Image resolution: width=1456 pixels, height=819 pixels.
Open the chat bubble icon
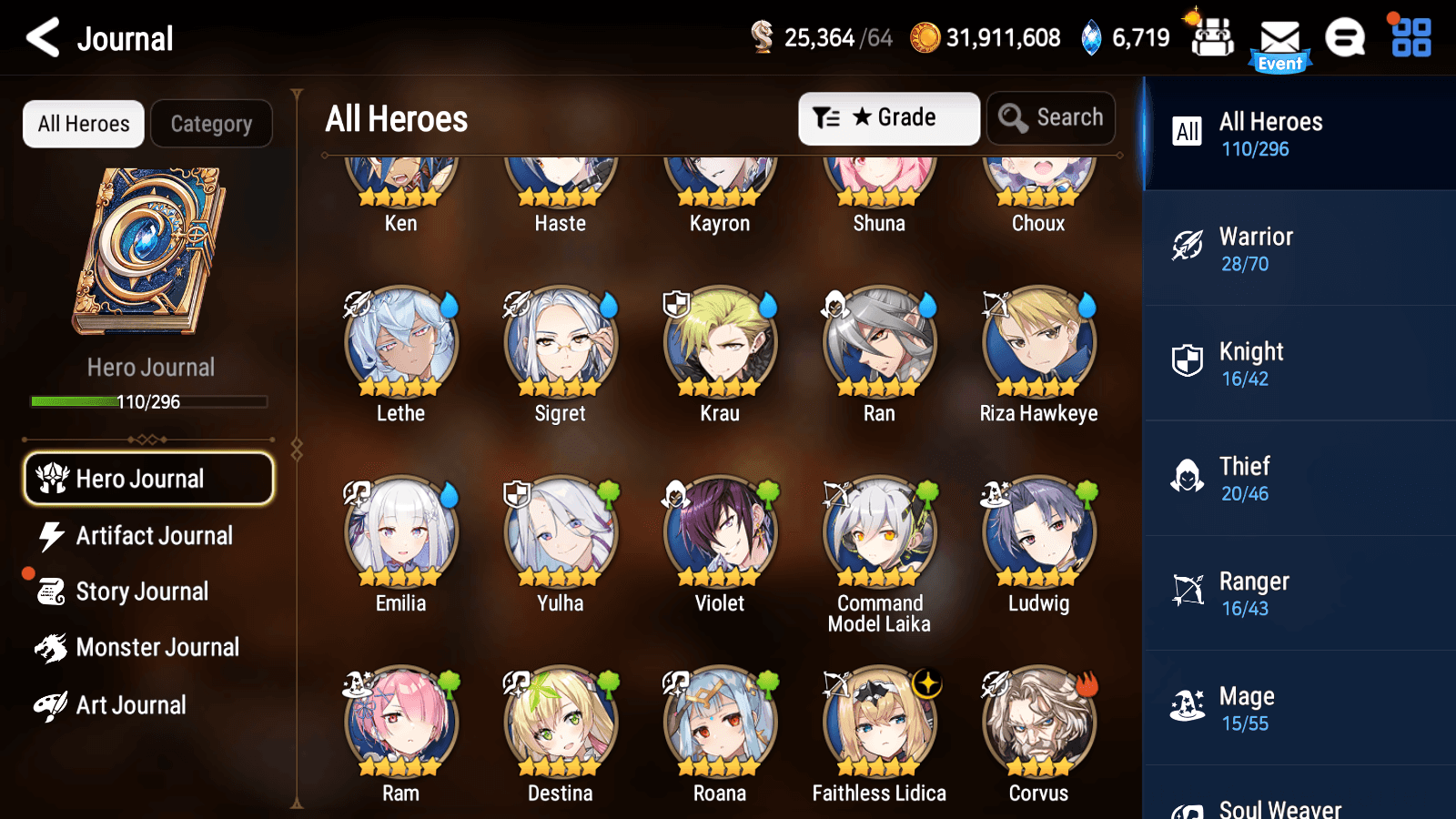pyautogui.click(x=1344, y=38)
